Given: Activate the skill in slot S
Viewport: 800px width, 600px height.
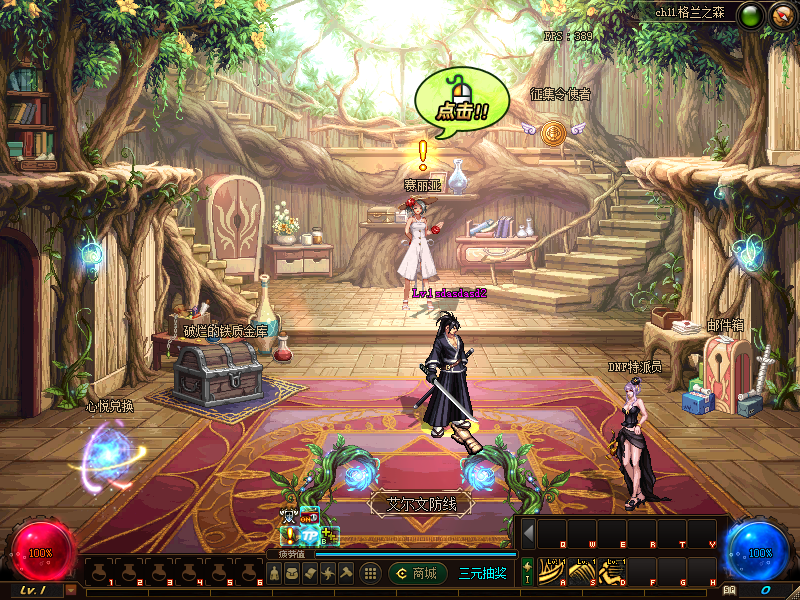Looking at the screenshot, I should 582,570.
